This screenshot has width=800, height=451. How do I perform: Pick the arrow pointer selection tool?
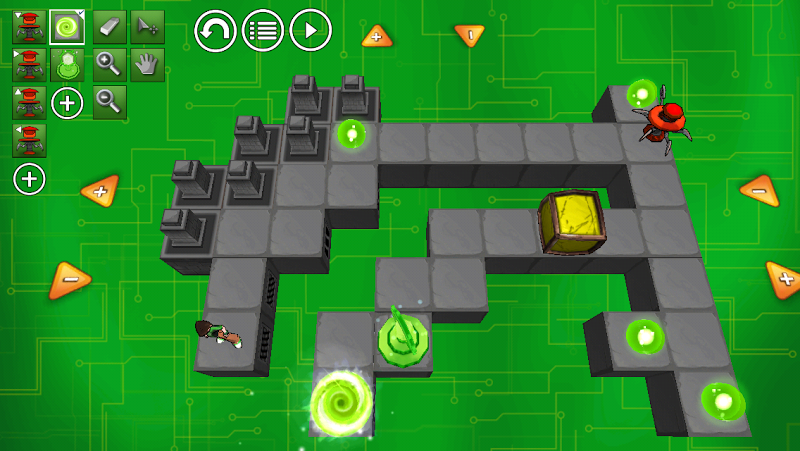point(147,27)
